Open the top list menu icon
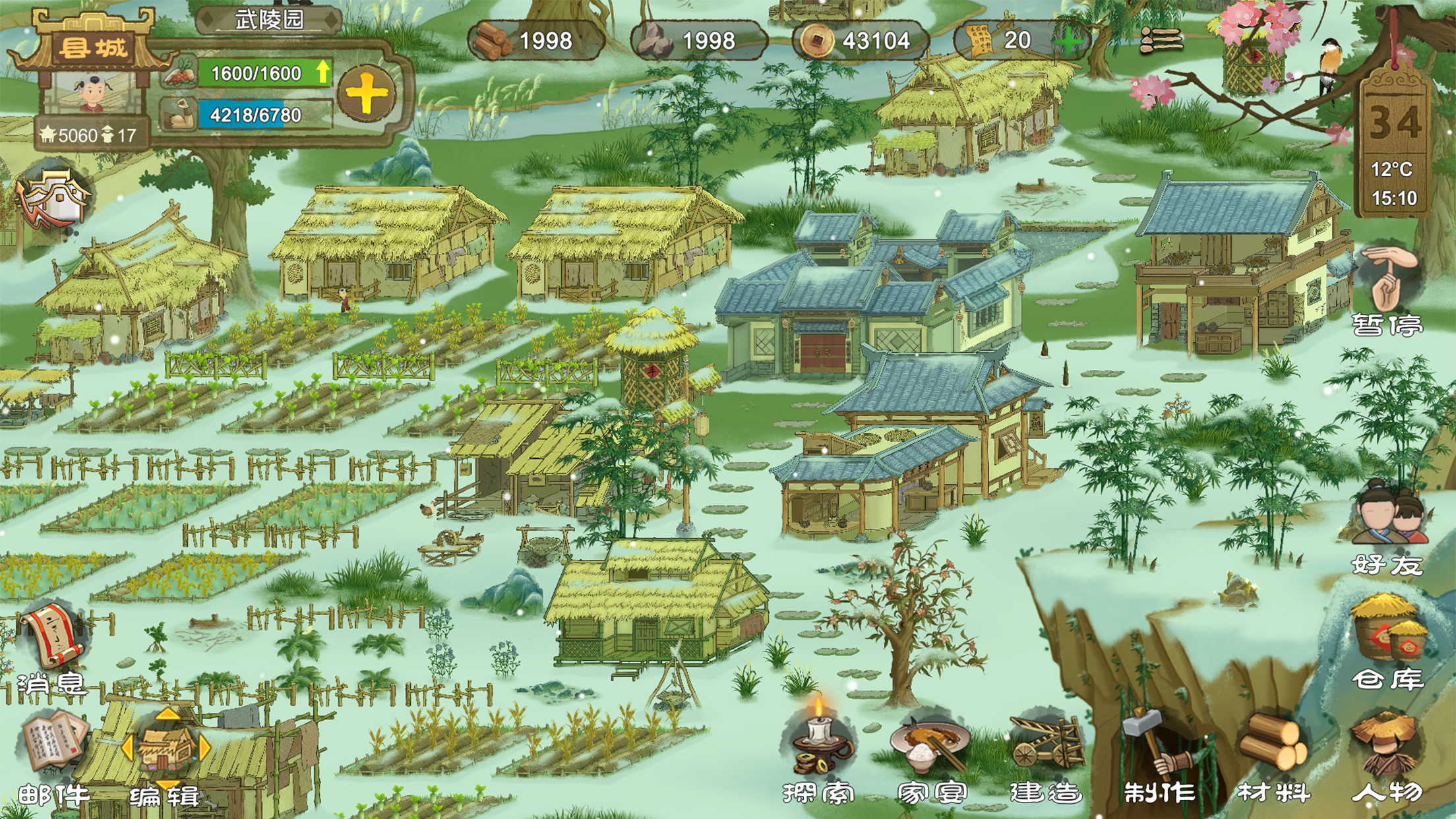 click(1162, 40)
